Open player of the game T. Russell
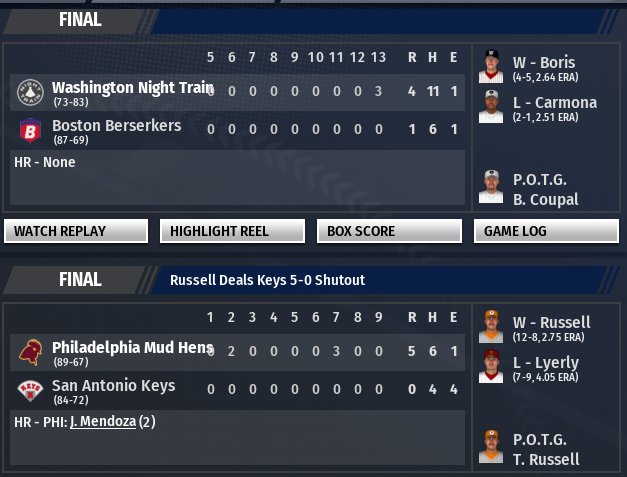The width and height of the screenshot is (627, 477). [x=546, y=460]
